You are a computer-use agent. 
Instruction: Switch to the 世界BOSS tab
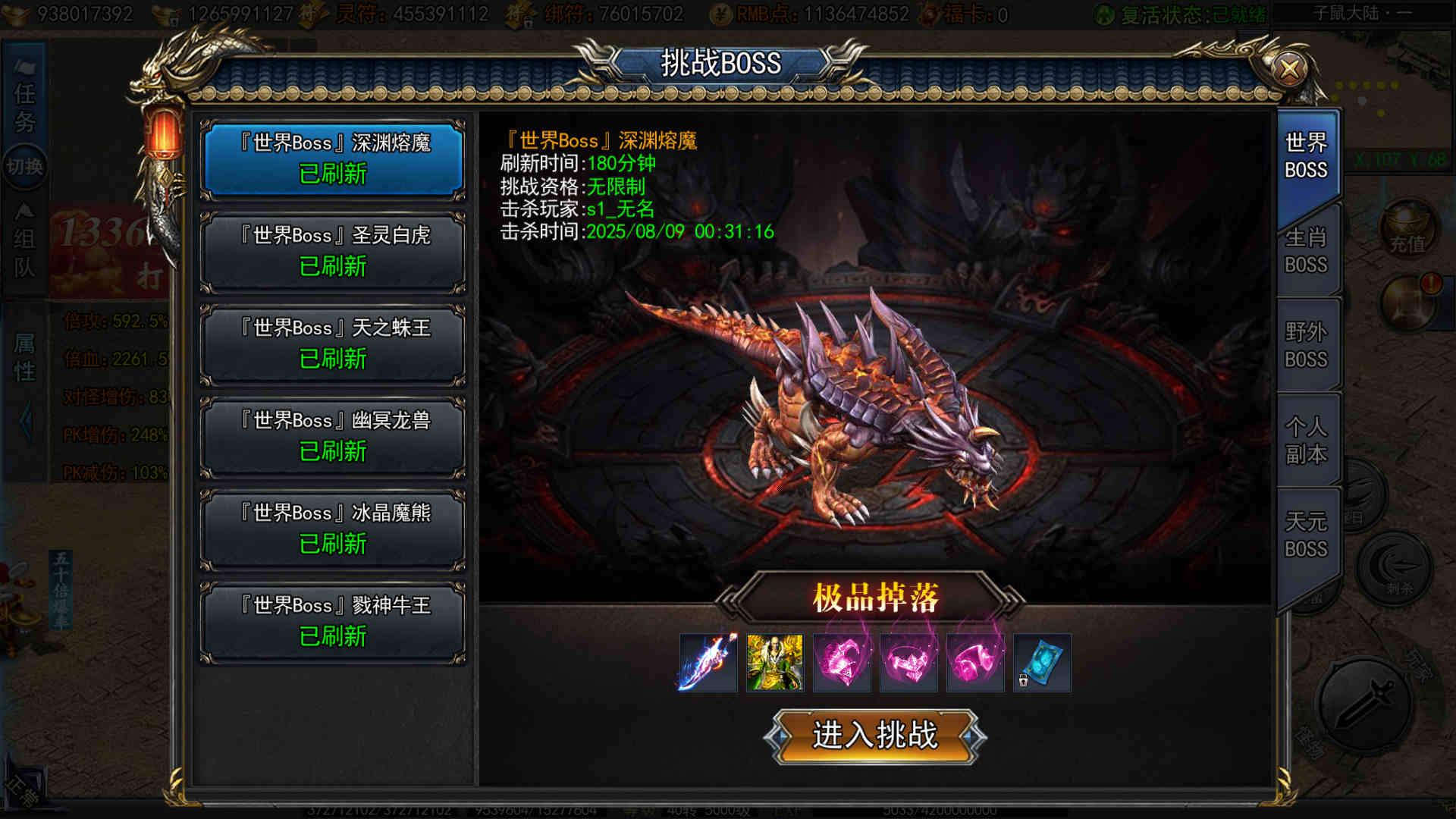[1306, 156]
